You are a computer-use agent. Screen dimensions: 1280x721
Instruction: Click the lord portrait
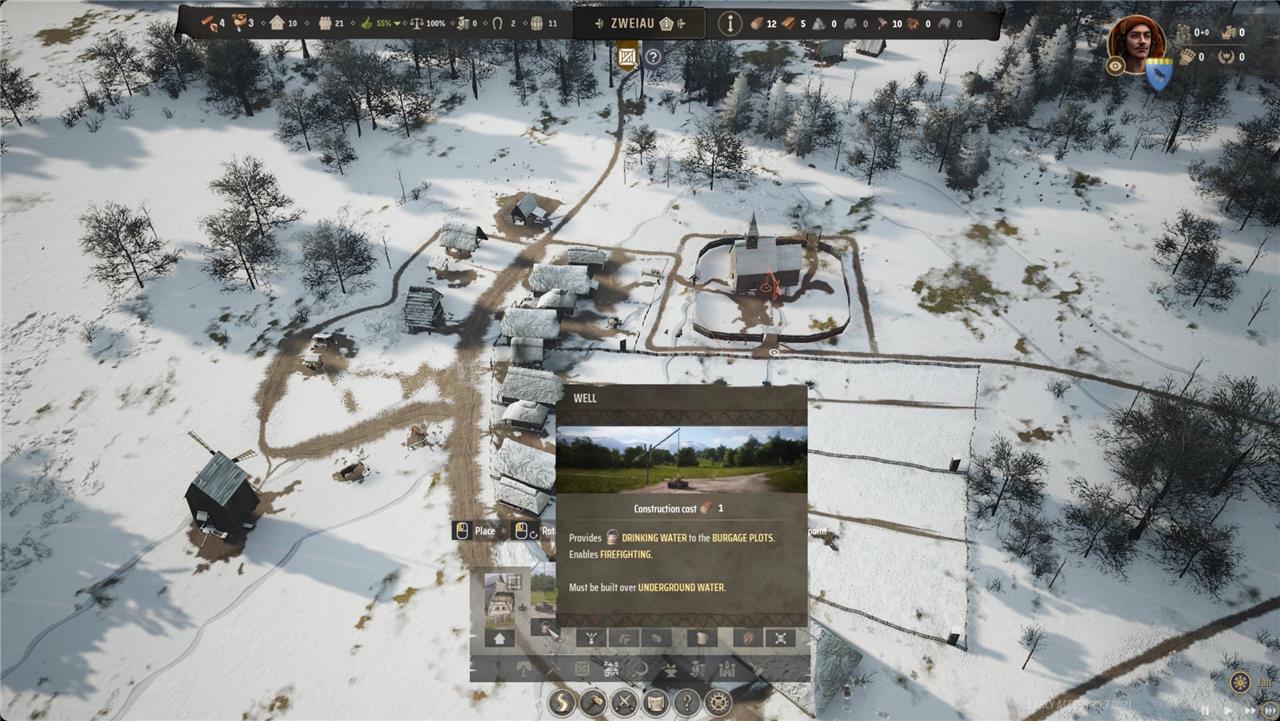(1136, 42)
